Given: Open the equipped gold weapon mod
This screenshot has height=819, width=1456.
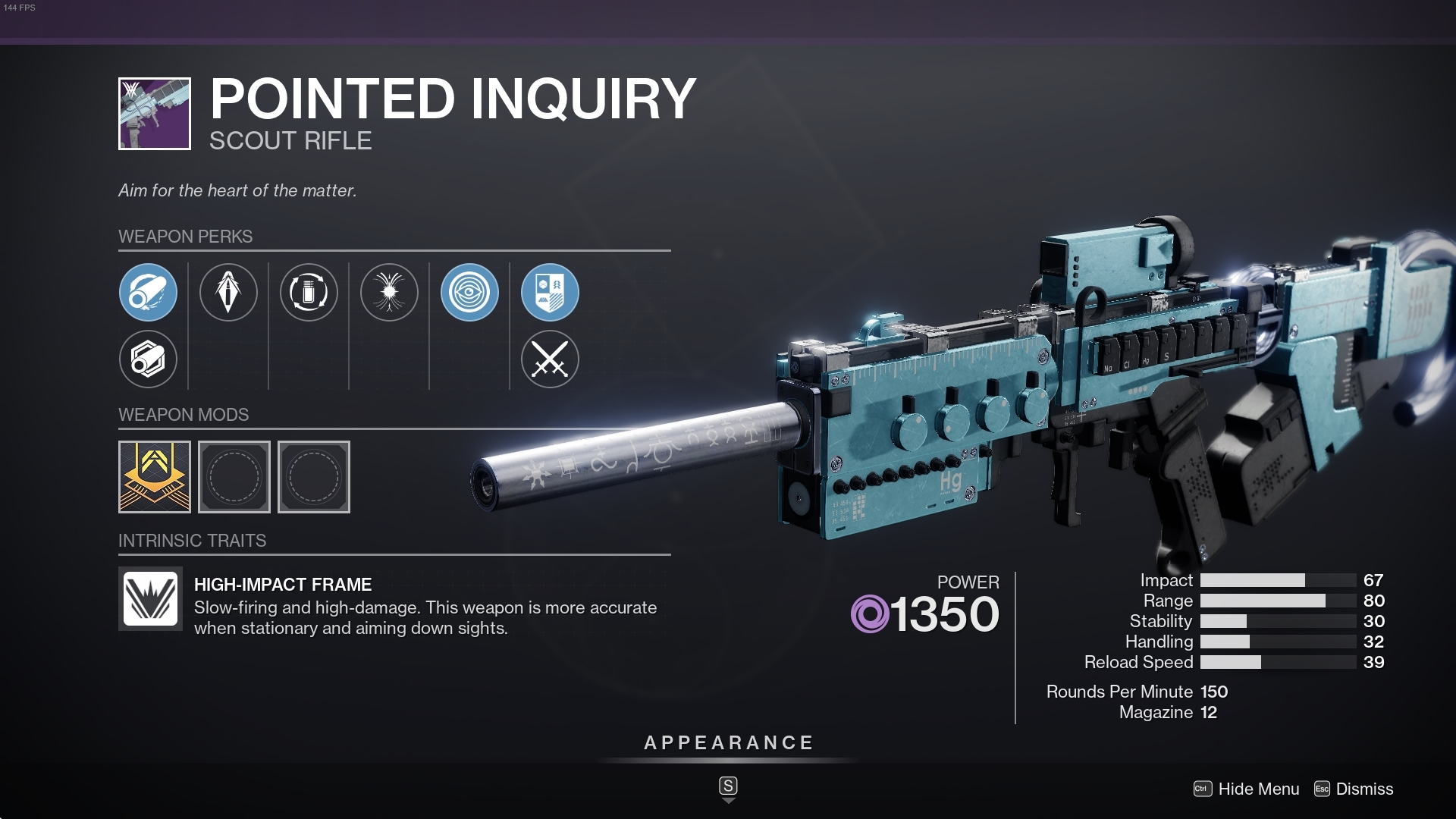Looking at the screenshot, I should click(155, 476).
